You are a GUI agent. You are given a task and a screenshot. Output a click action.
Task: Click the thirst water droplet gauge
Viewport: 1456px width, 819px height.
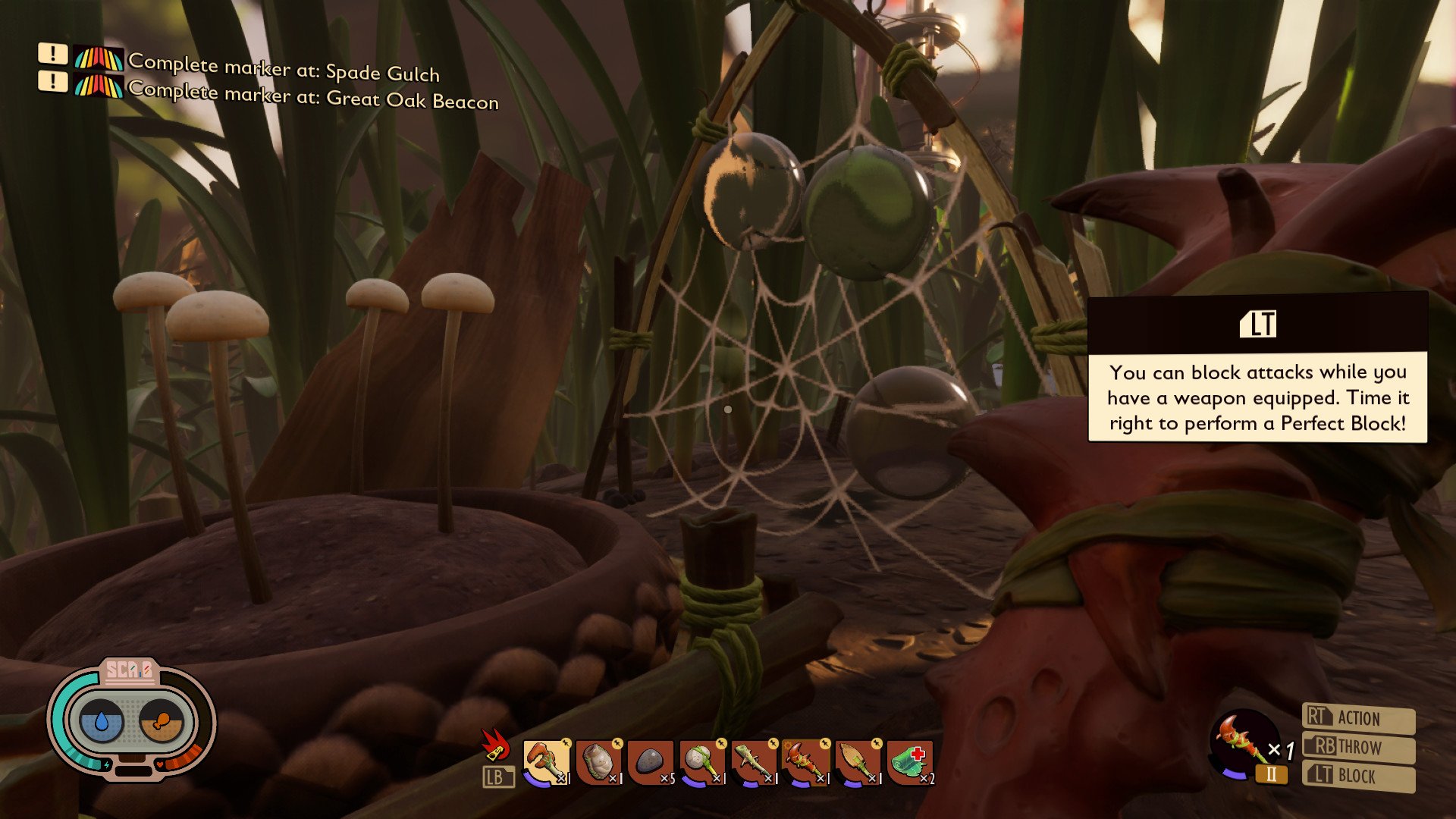point(99,720)
